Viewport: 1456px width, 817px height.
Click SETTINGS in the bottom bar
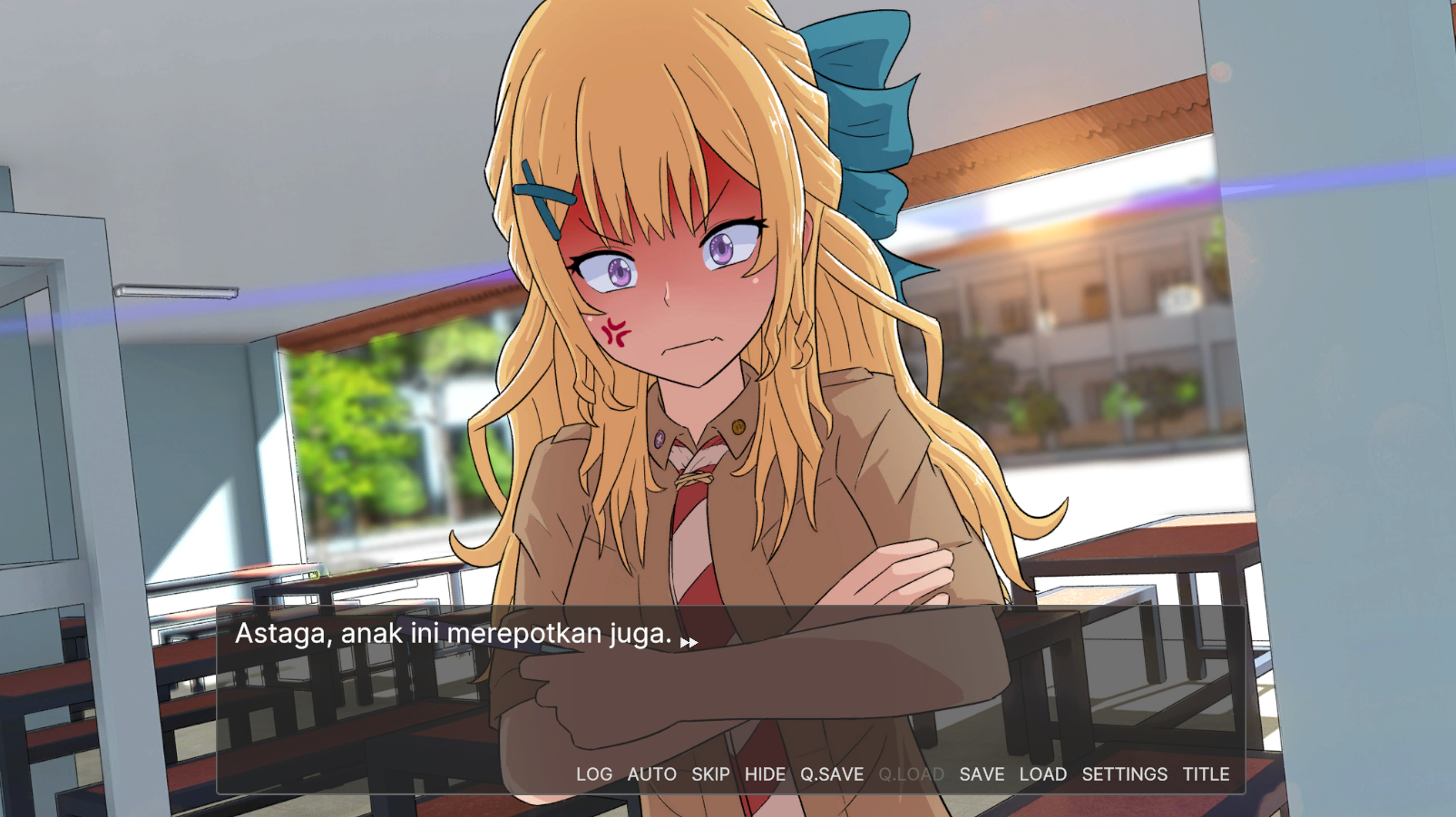[x=1125, y=774]
